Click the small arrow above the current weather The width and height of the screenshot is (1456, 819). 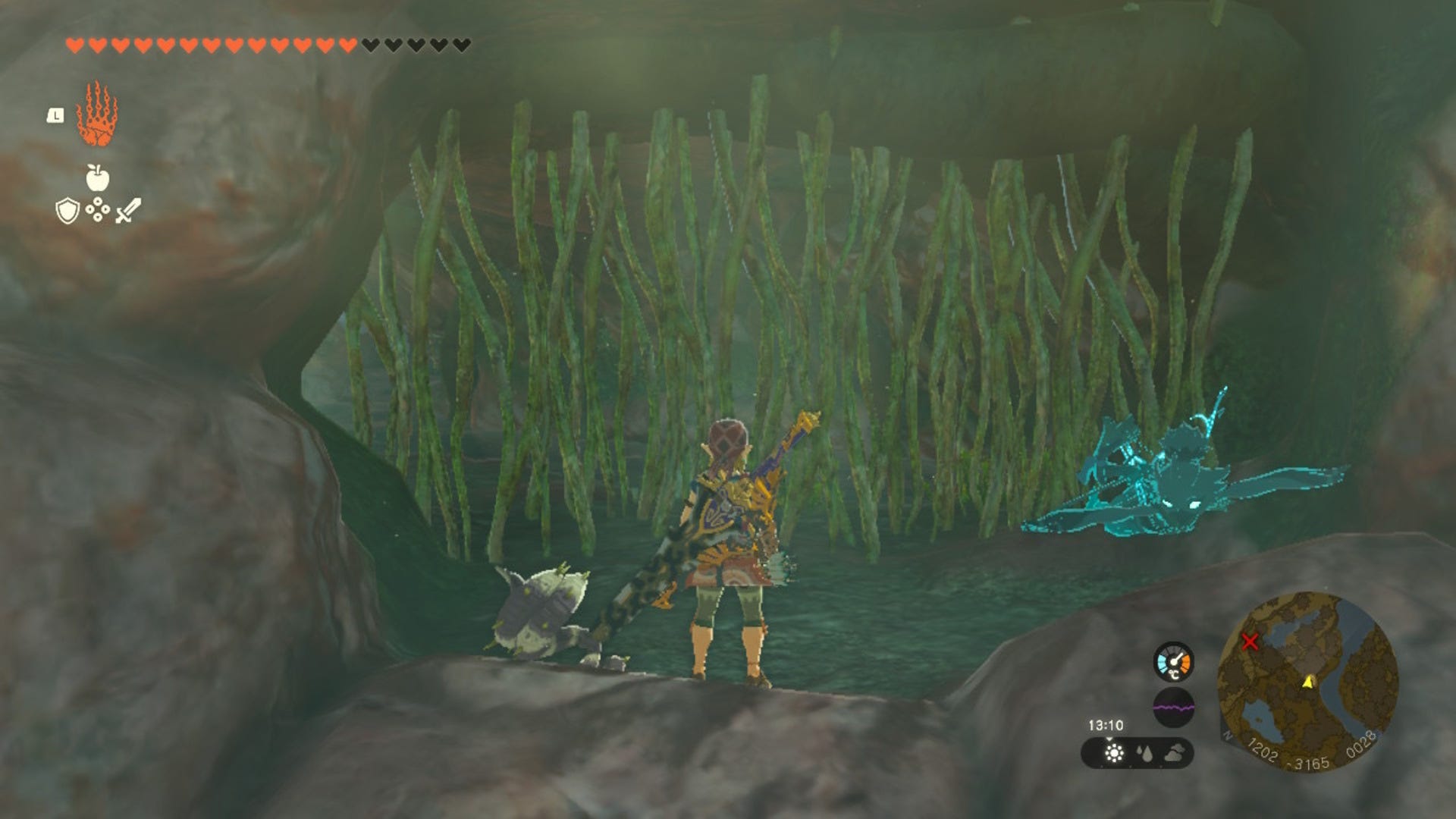pyautogui.click(x=1109, y=739)
